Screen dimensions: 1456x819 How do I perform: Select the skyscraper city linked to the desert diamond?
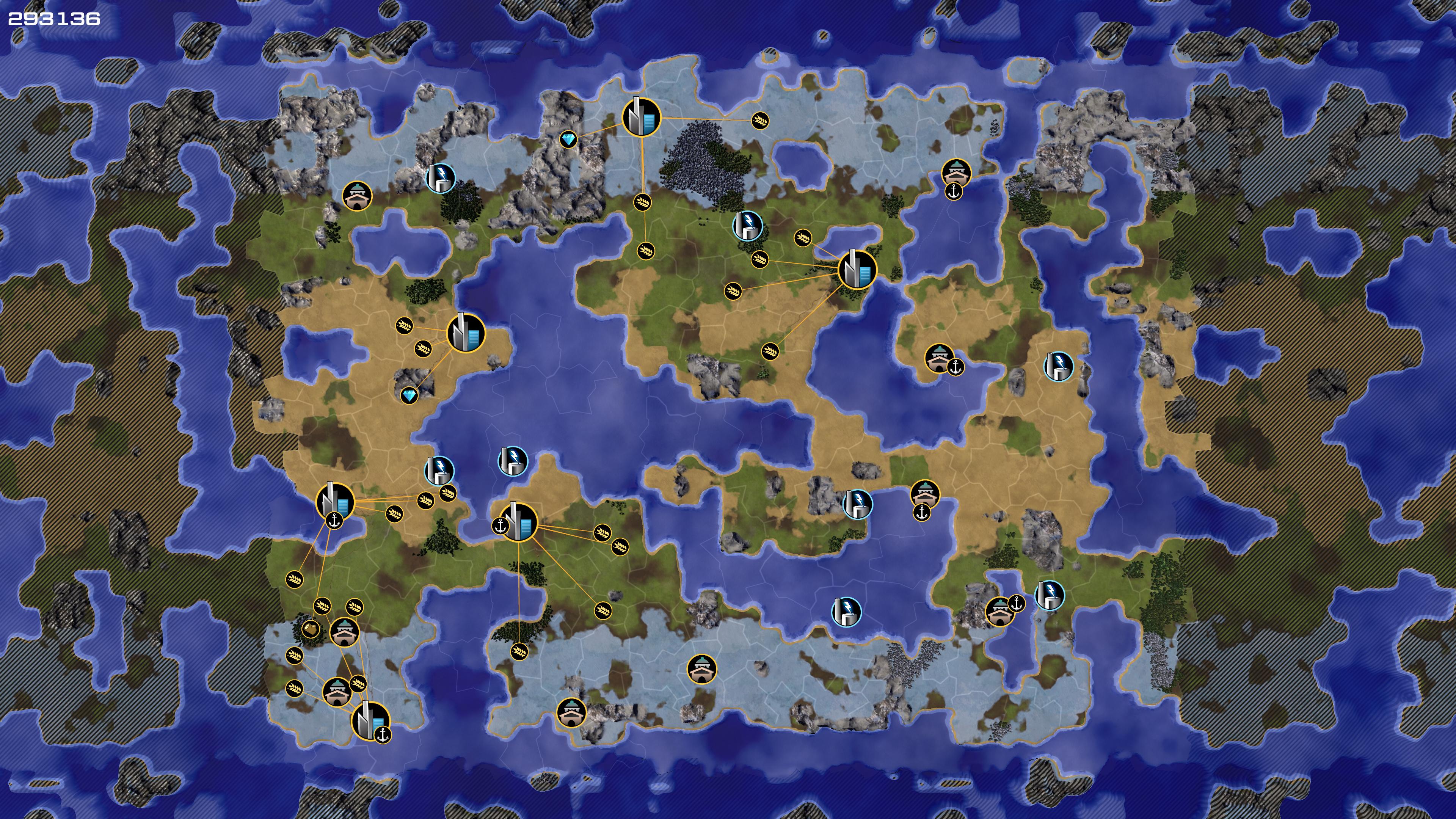[466, 334]
